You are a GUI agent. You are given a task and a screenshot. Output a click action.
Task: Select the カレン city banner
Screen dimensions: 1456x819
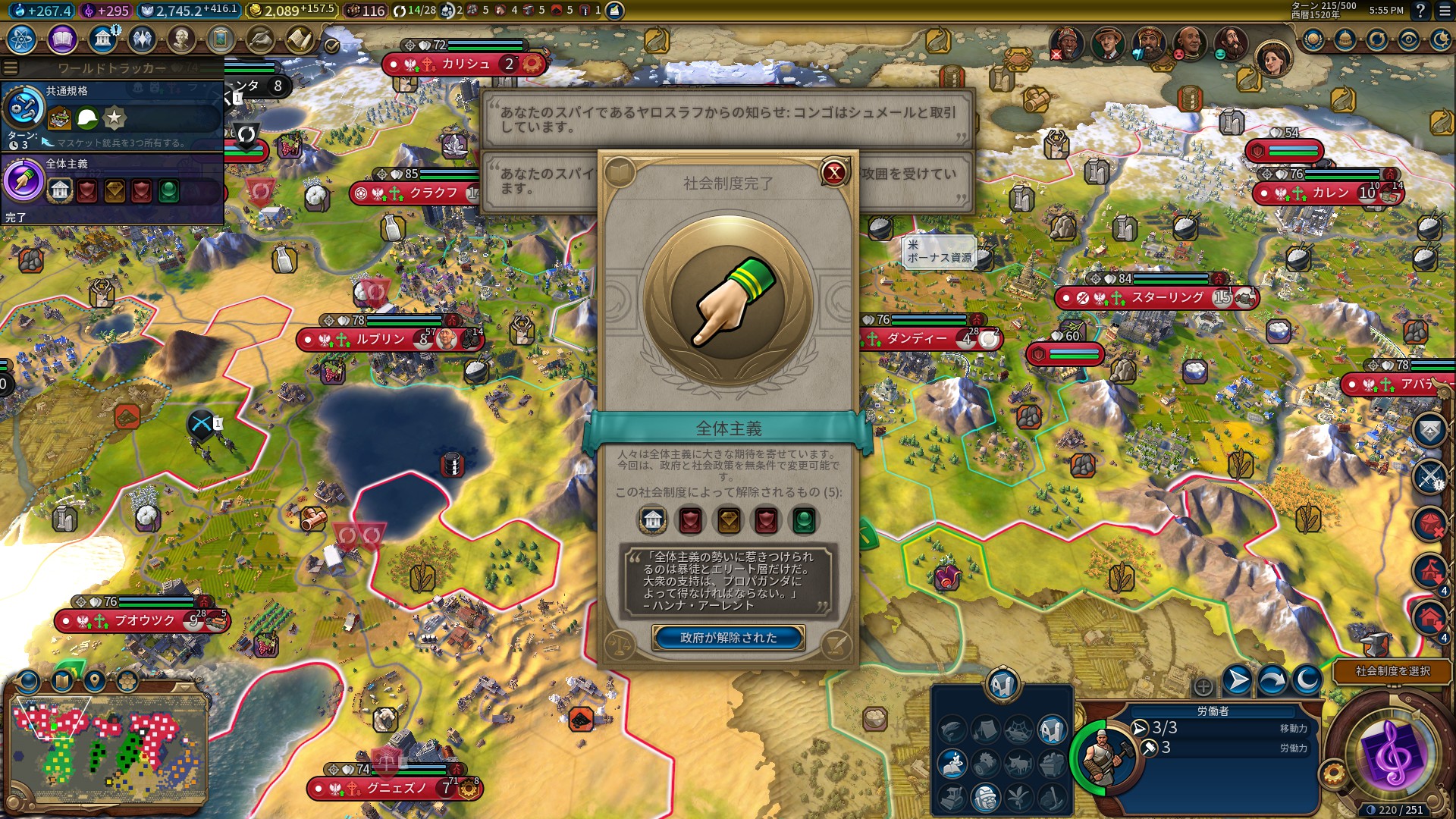click(1330, 193)
